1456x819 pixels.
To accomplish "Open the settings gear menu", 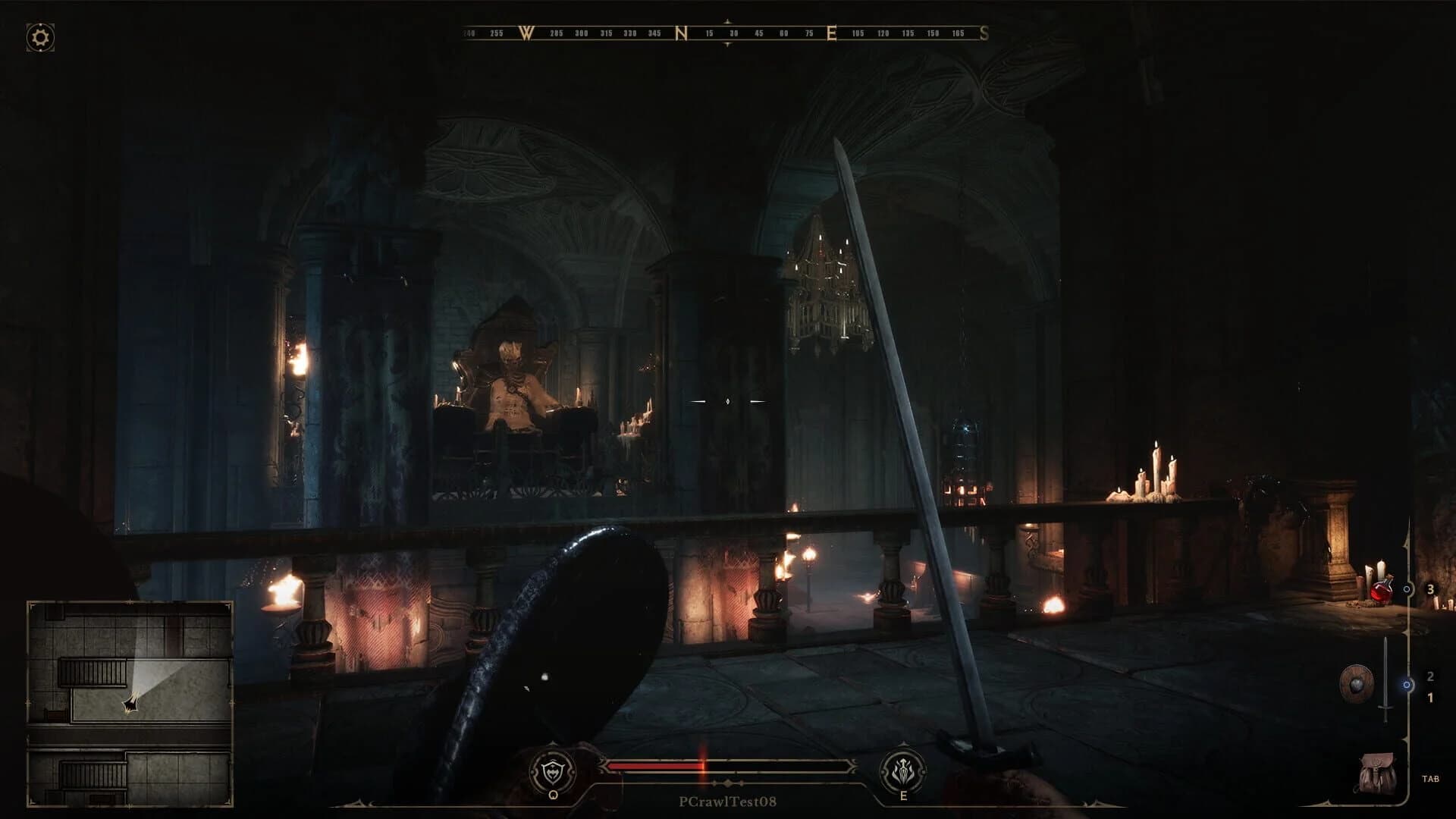I will coord(39,36).
